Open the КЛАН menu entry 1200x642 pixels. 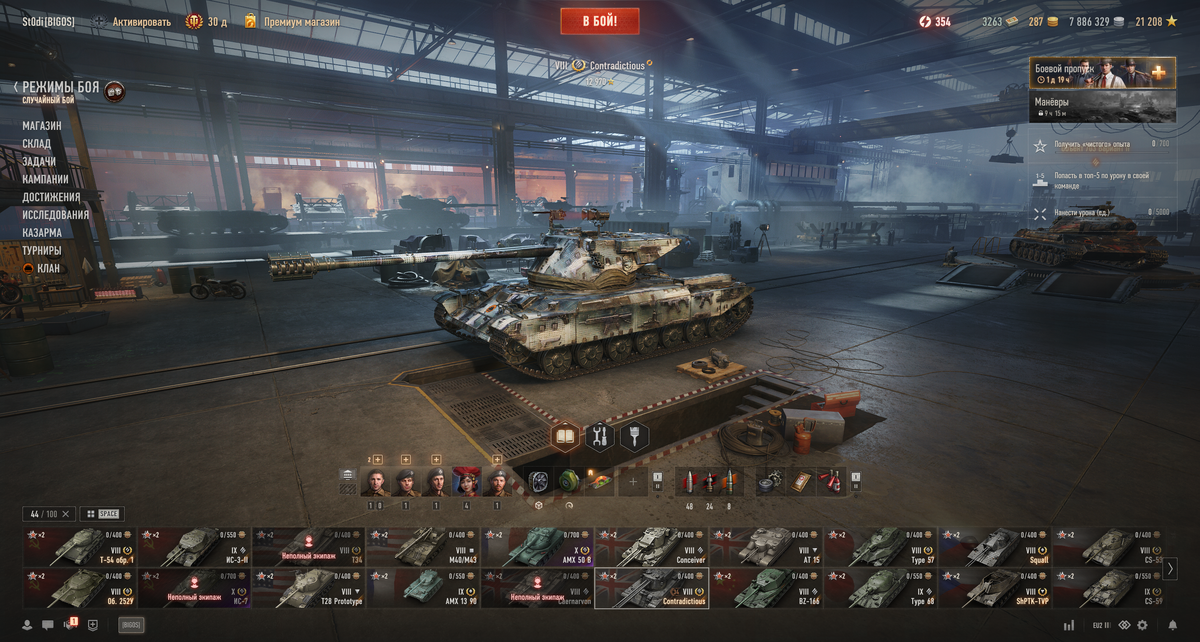coord(47,268)
